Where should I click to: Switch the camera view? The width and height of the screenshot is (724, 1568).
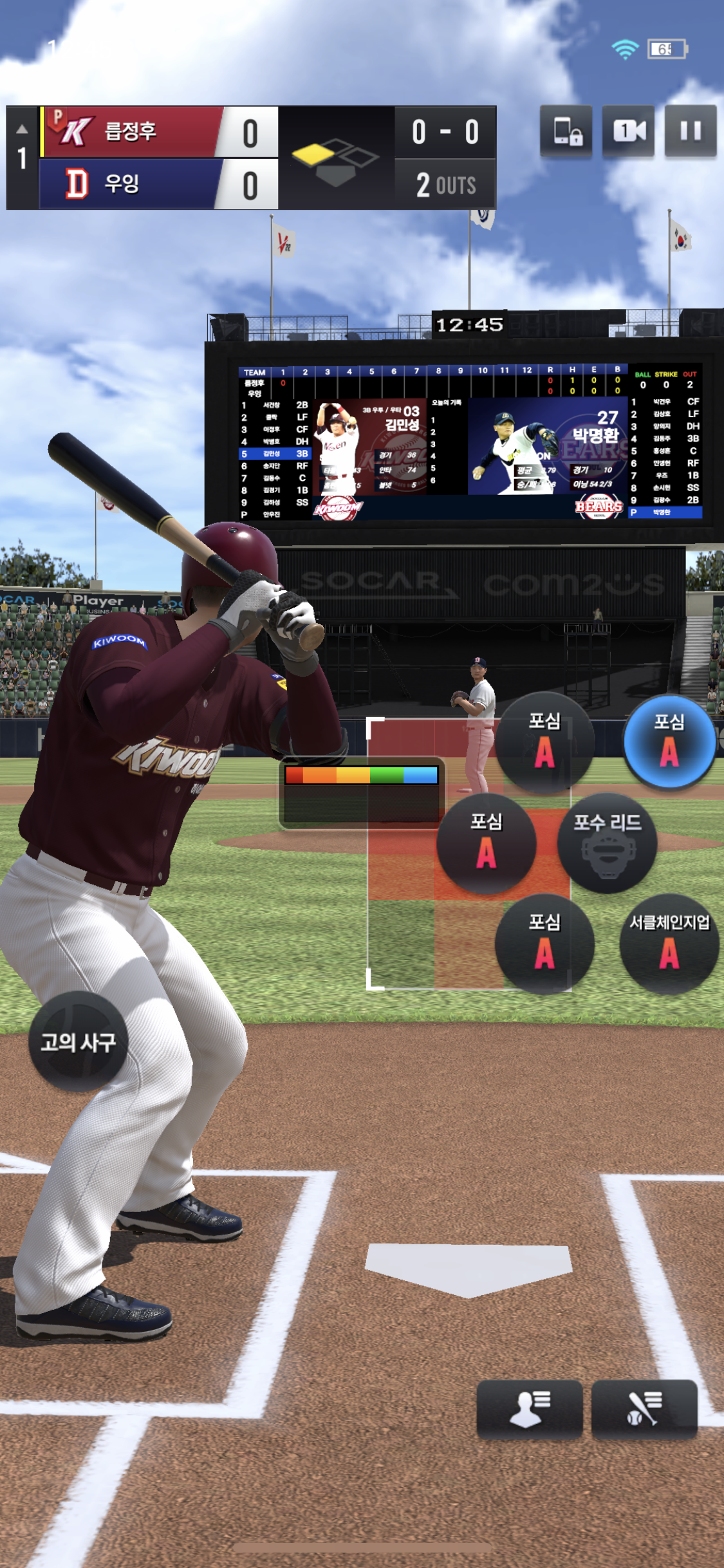click(628, 131)
